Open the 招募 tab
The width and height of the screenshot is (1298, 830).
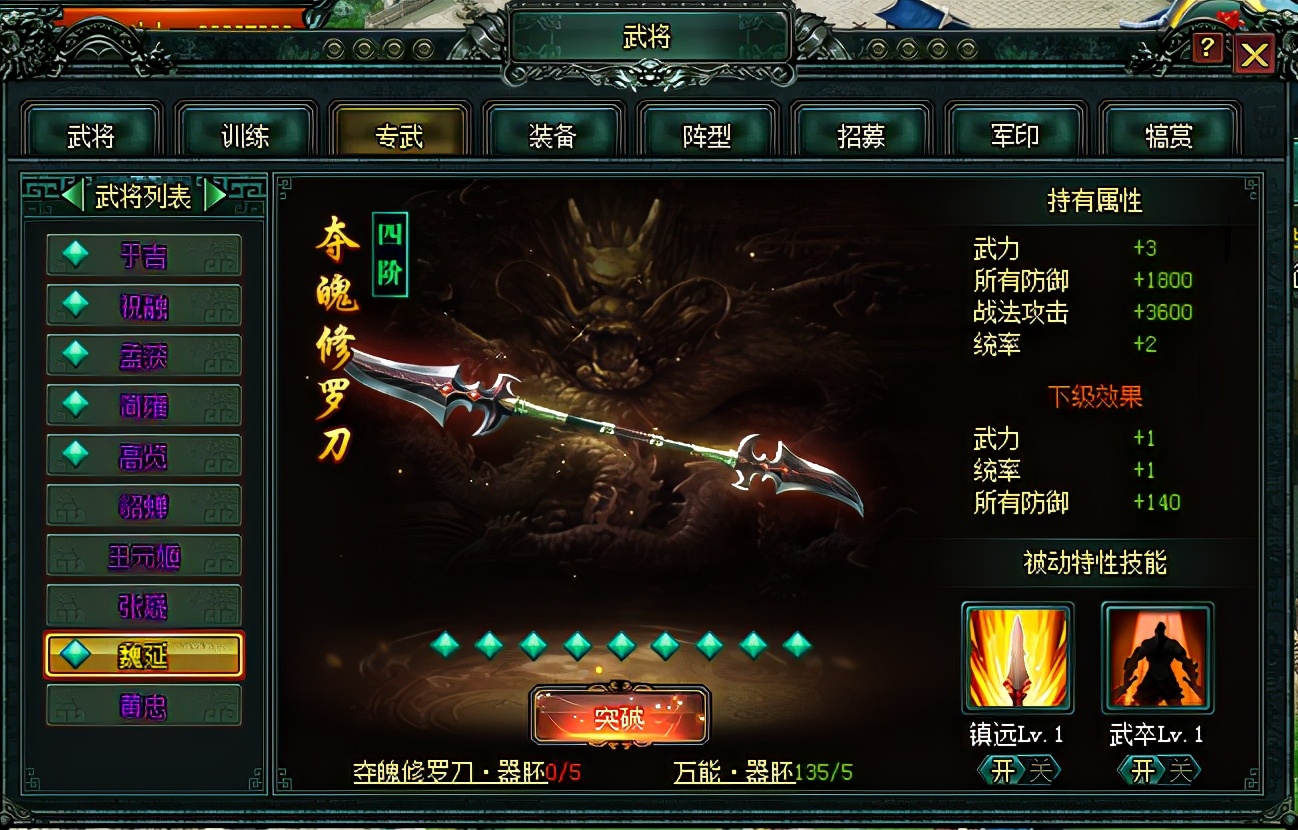pyautogui.click(x=860, y=131)
